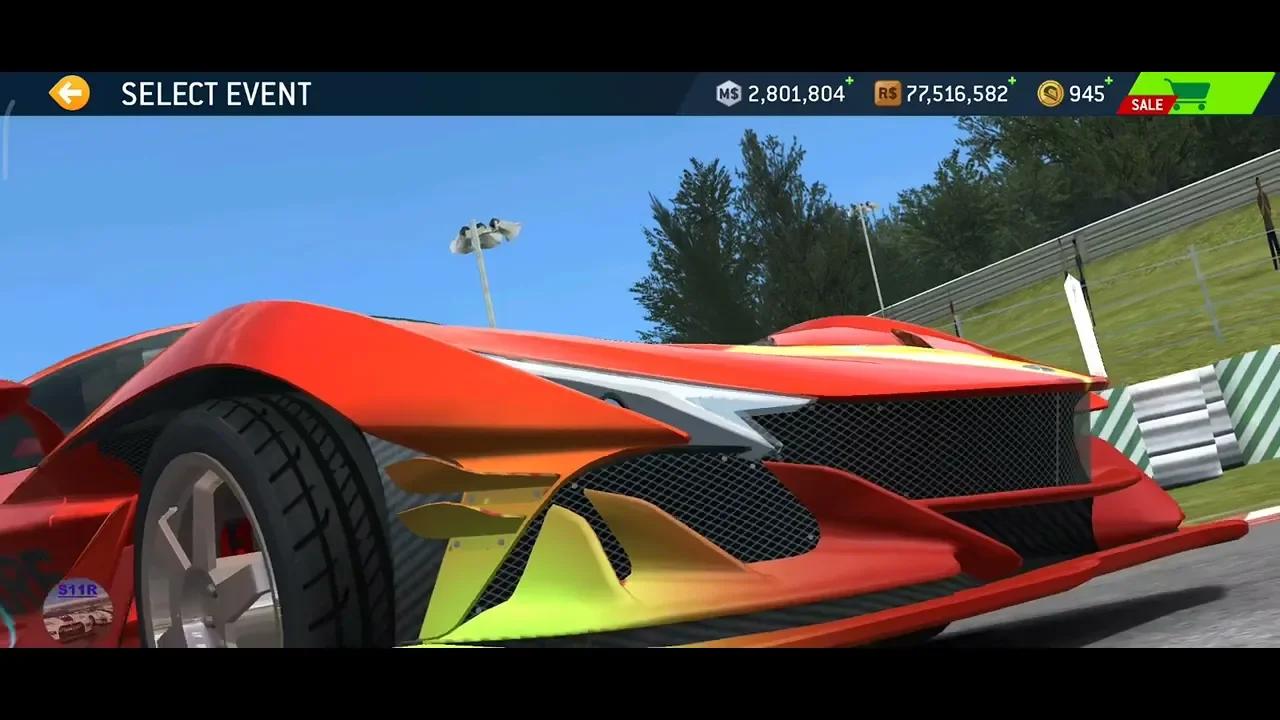
Task: Tap the 77,516,582 R$ balance
Action: point(956,94)
